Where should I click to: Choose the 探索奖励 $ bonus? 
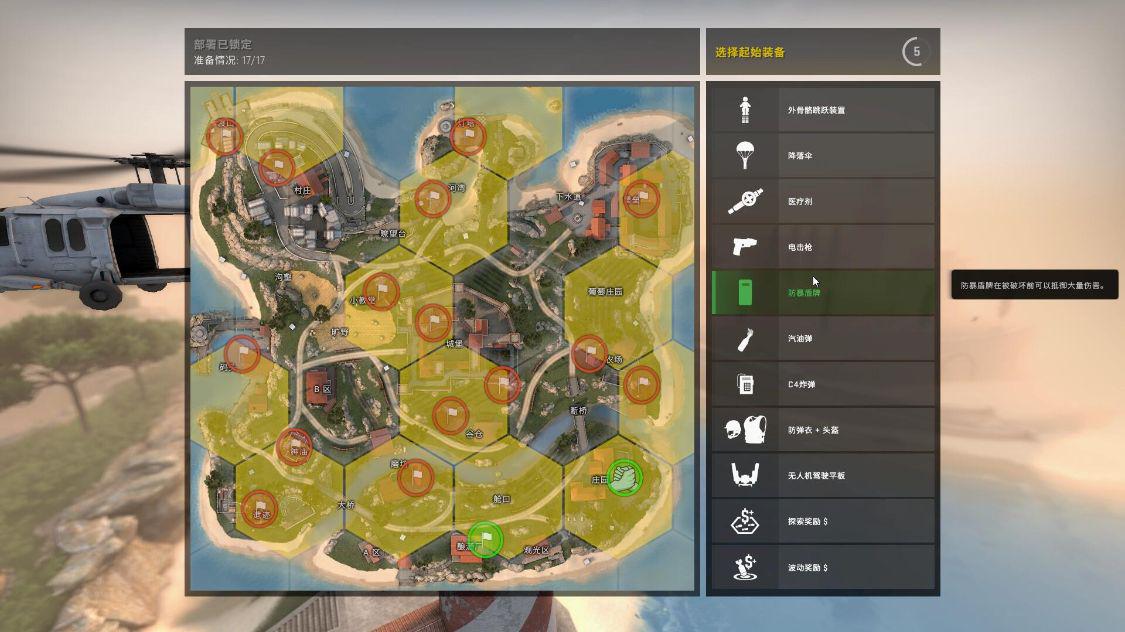coord(822,522)
